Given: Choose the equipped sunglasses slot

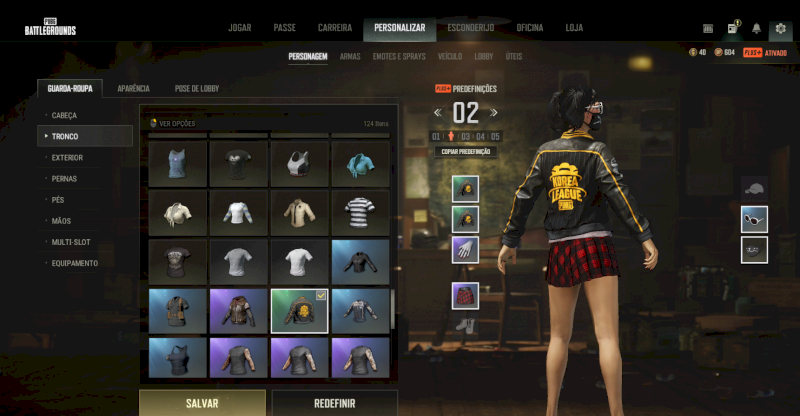Looking at the screenshot, I should point(755,218).
